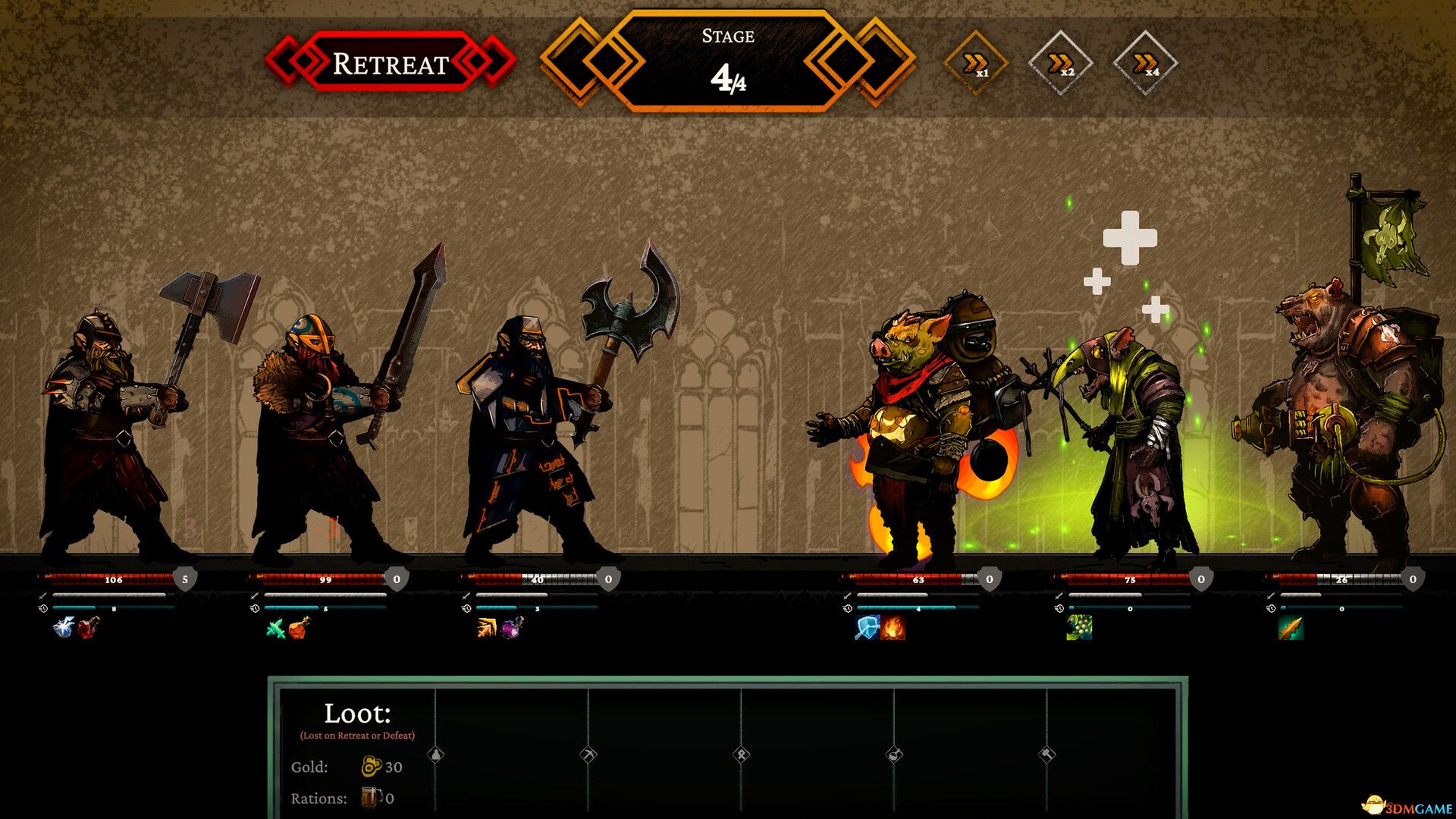Inspect the orange spear ability icon

coord(1290,628)
